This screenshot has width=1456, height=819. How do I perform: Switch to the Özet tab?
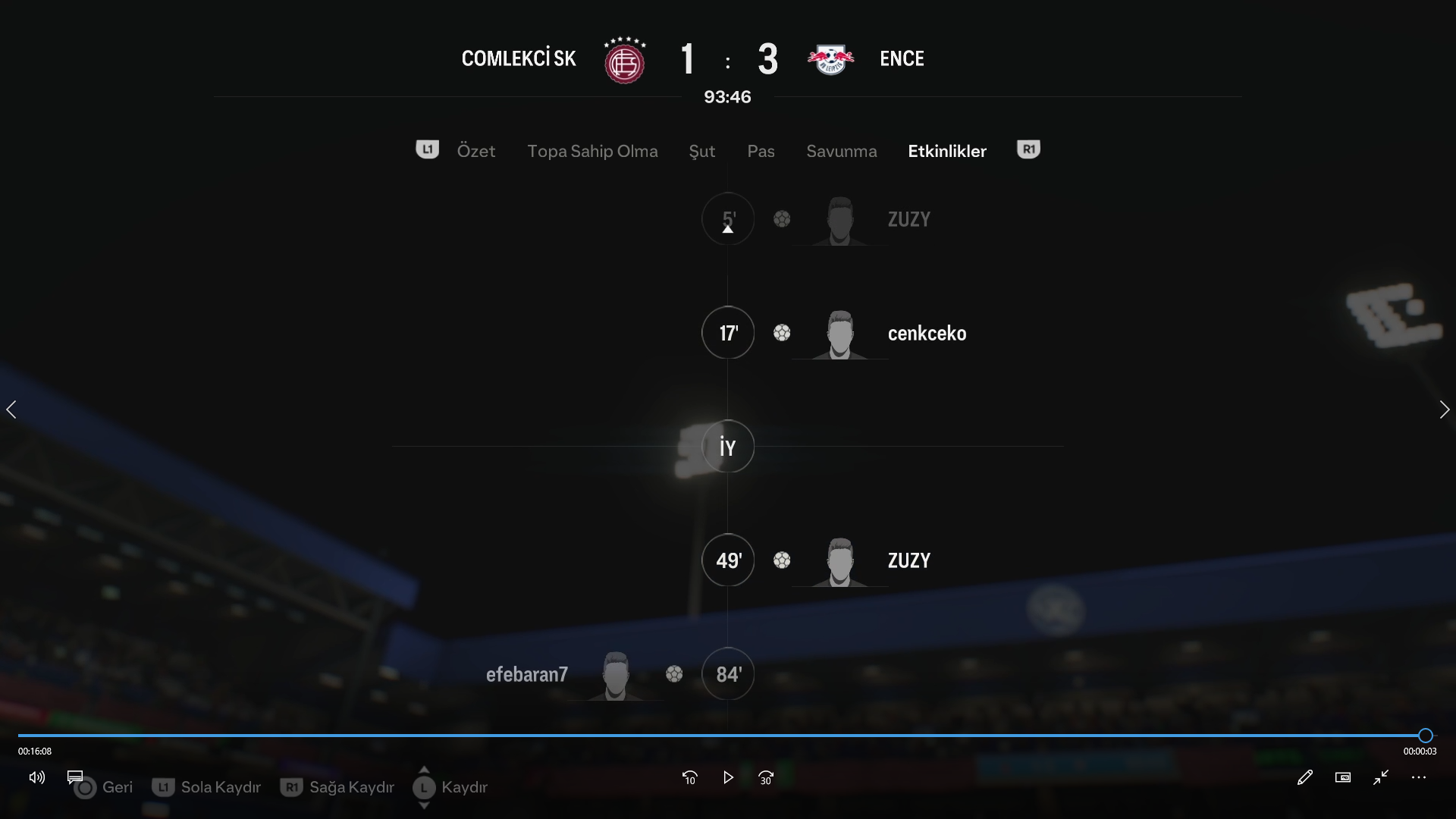475,151
